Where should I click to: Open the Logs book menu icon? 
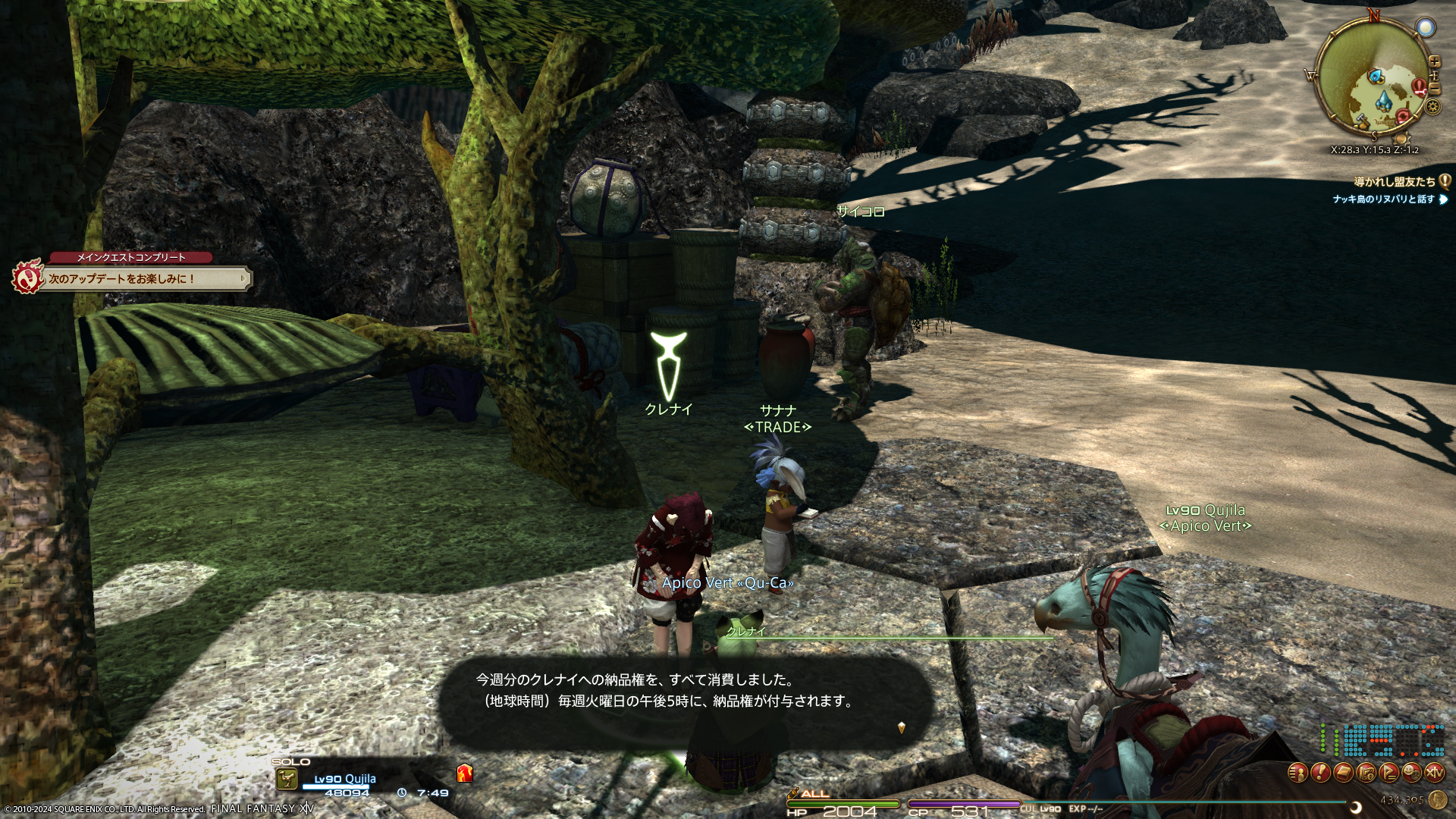[1344, 773]
